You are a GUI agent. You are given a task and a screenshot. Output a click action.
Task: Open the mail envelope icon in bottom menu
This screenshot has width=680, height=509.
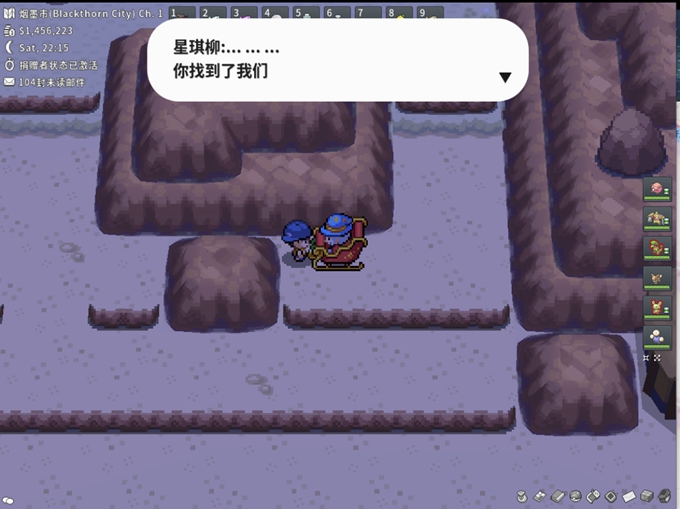(629, 496)
